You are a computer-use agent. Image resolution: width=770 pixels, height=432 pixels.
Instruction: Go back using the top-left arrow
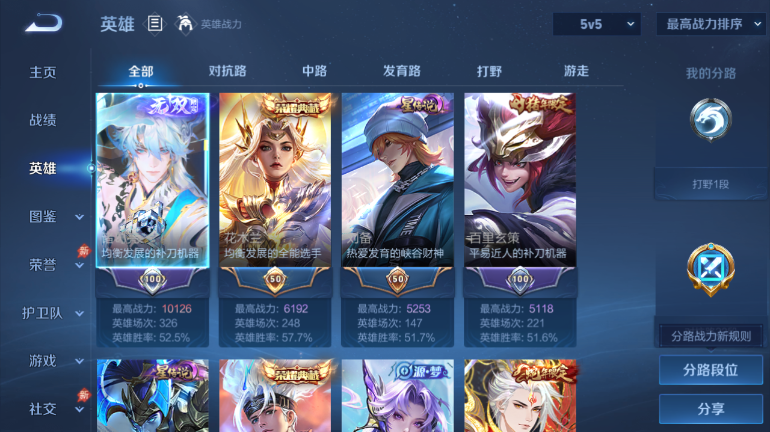[44, 23]
